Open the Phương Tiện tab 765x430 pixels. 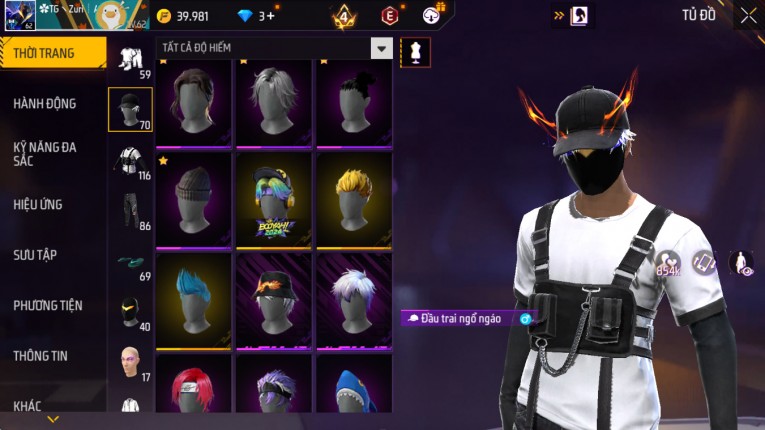48,306
